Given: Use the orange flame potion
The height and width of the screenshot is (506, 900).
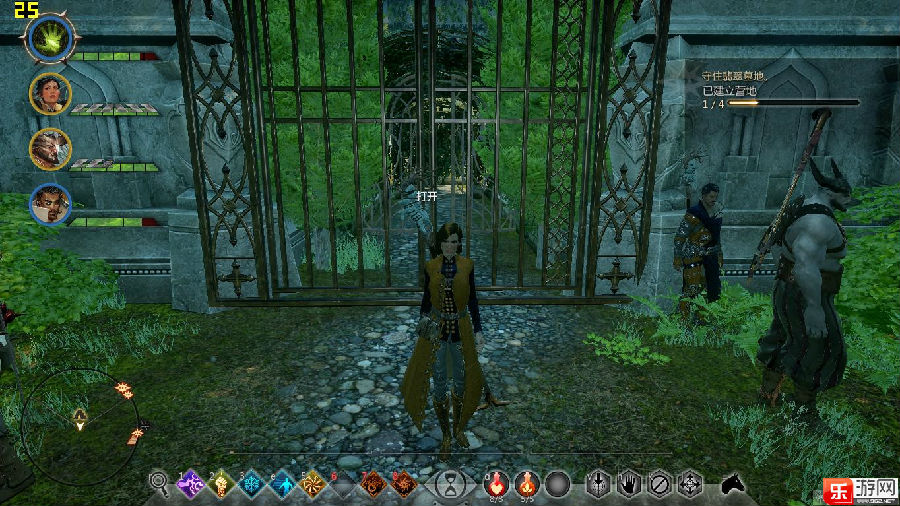Looking at the screenshot, I should click(526, 485).
